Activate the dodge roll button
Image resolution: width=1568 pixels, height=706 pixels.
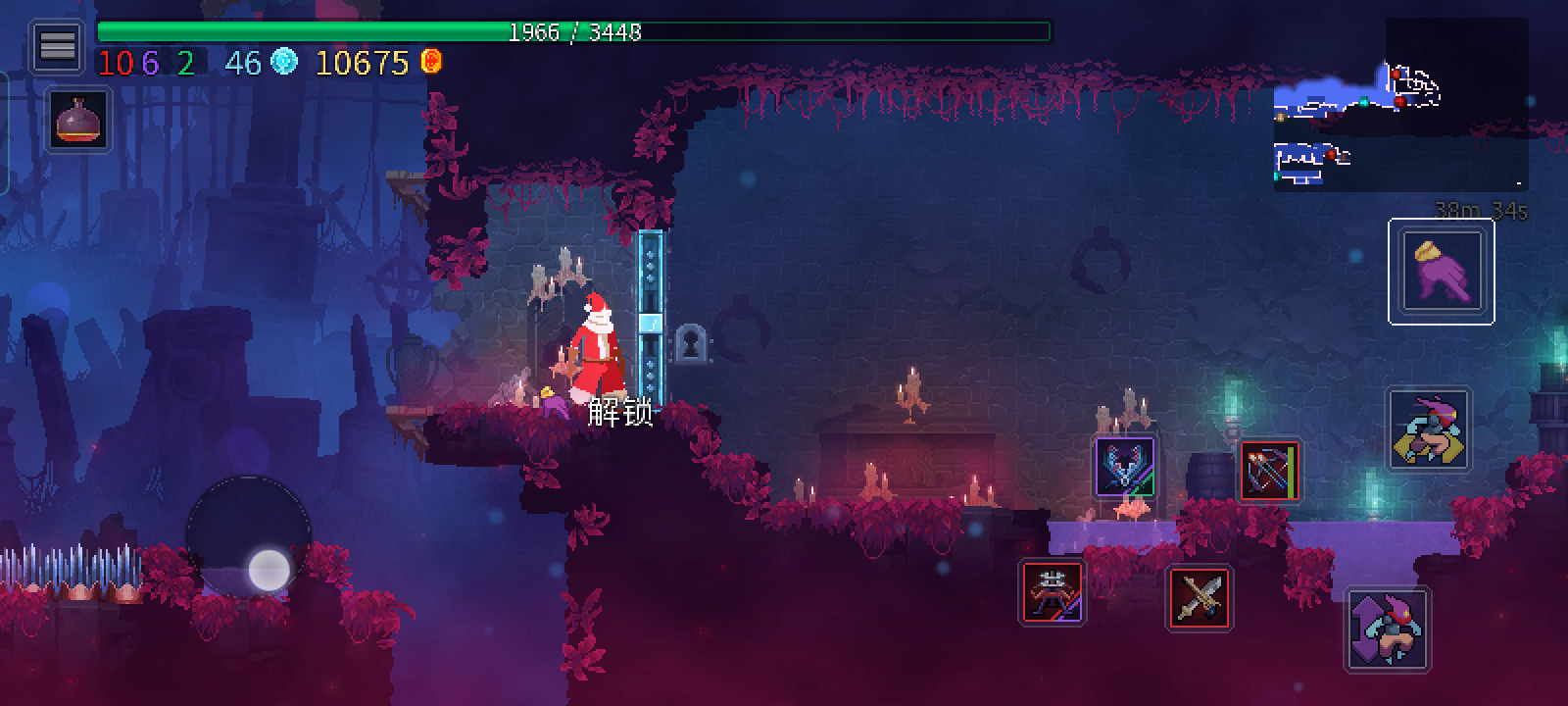(x=1430, y=429)
